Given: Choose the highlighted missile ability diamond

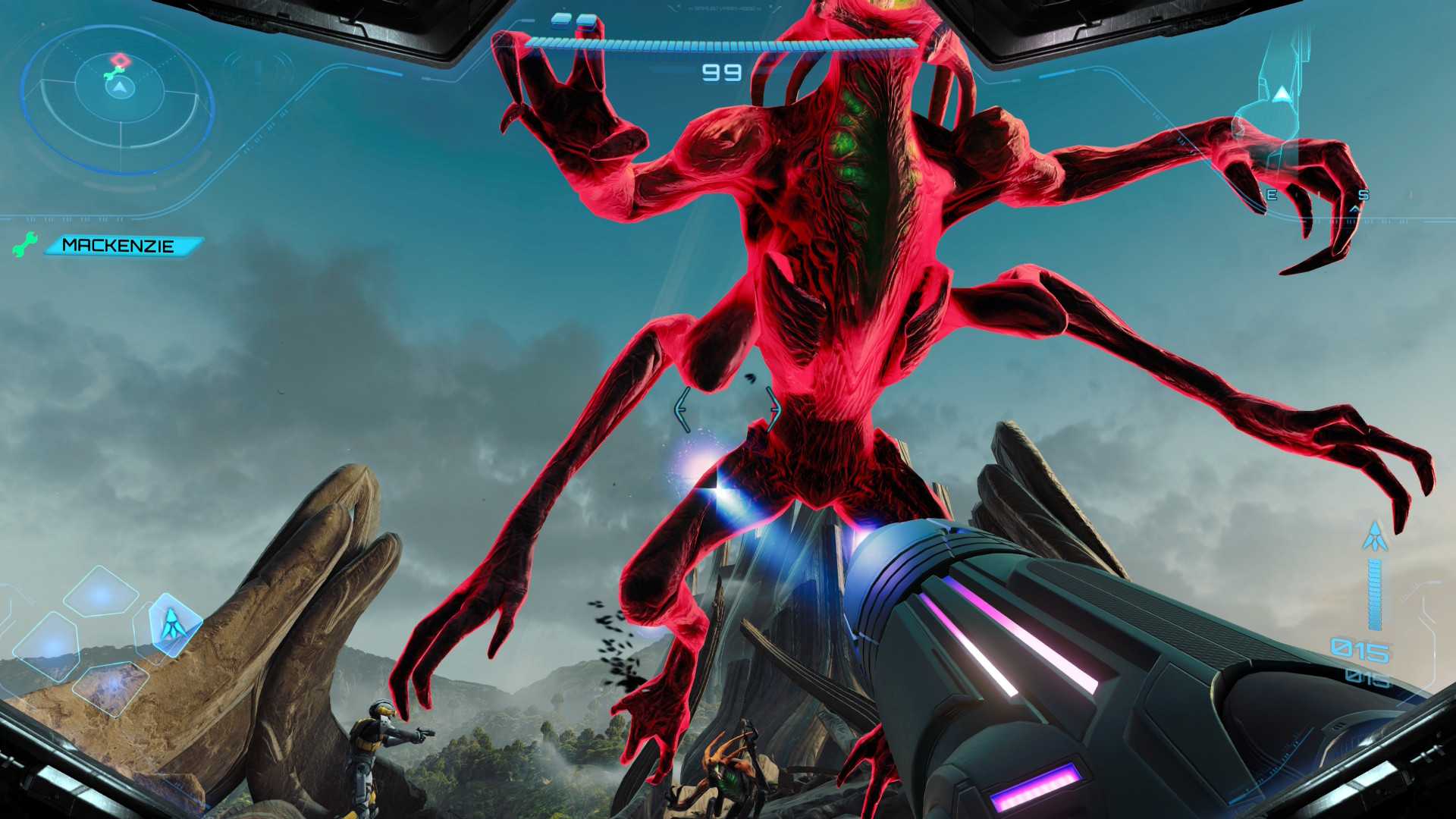Looking at the screenshot, I should click(x=174, y=623).
